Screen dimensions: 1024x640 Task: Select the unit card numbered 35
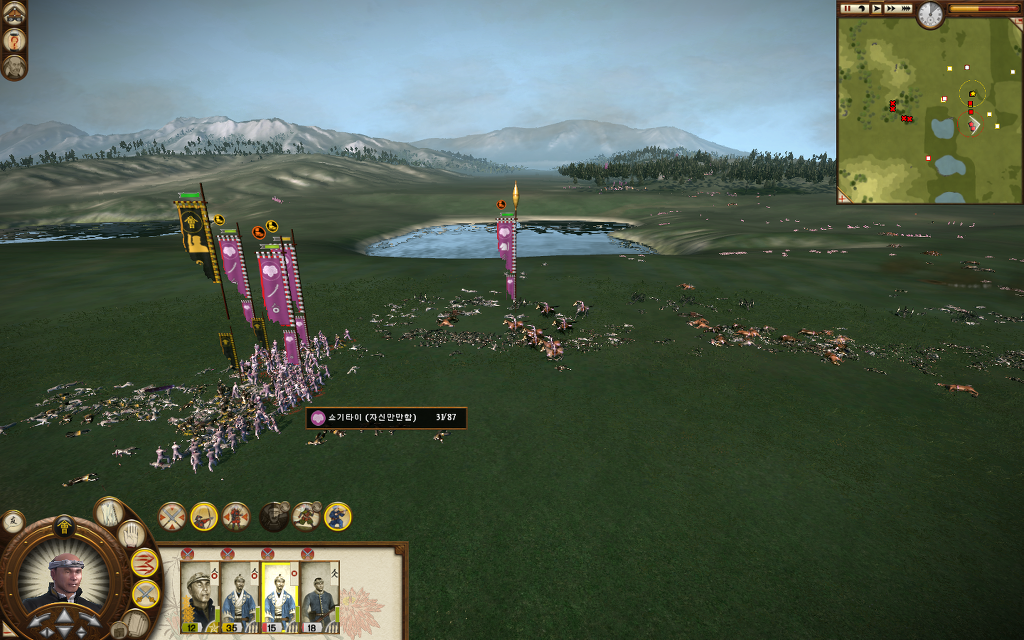[x=240, y=597]
